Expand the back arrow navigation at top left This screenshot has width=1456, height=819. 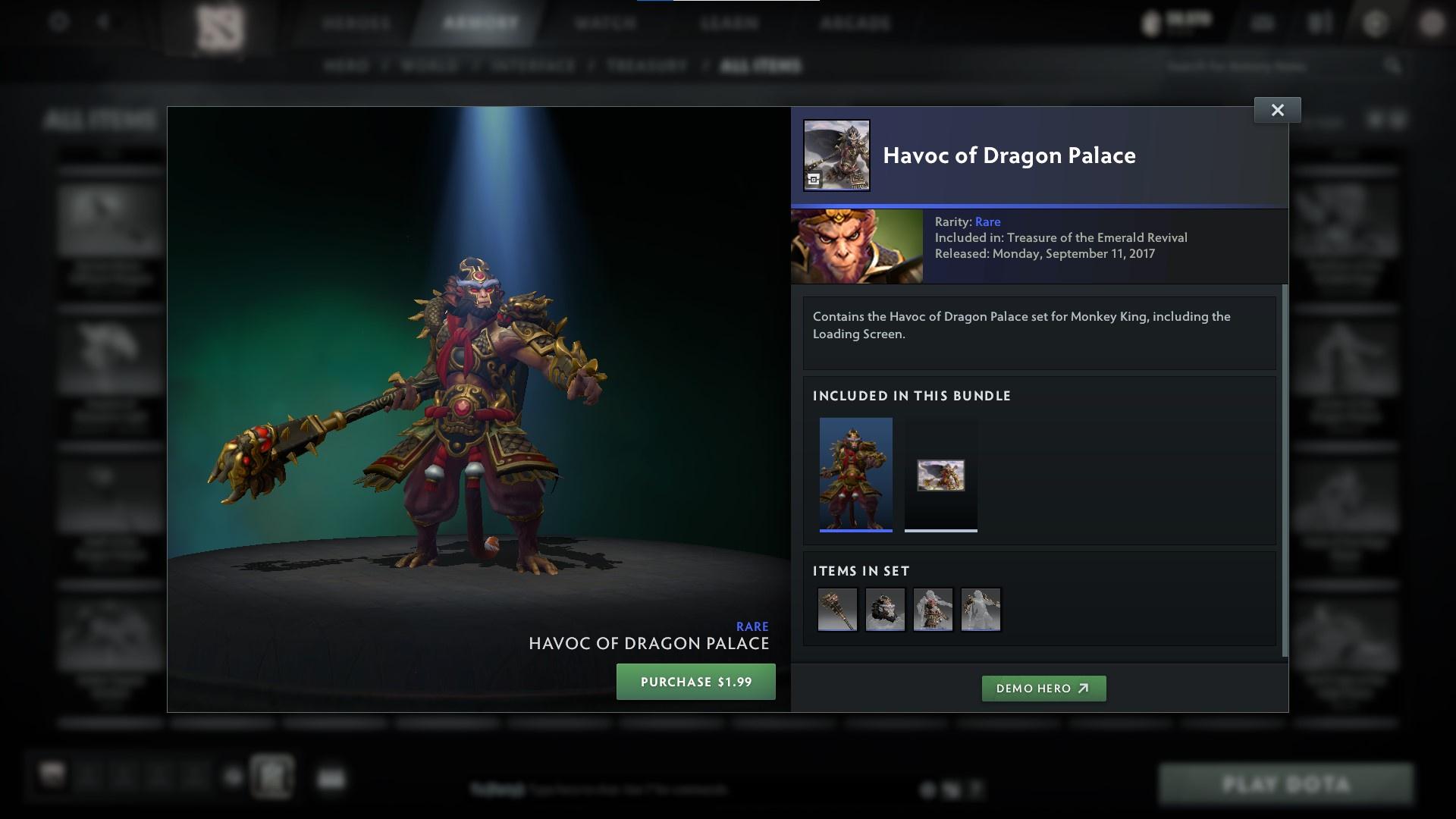tap(102, 23)
